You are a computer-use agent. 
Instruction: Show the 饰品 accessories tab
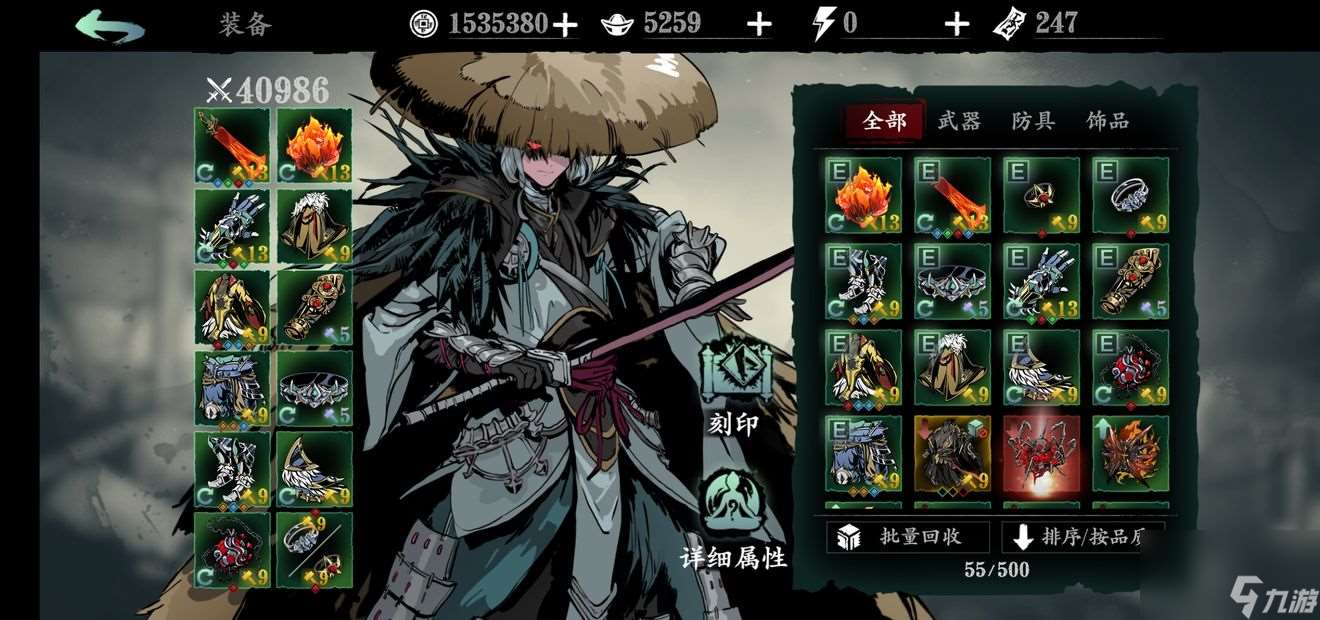click(1108, 121)
